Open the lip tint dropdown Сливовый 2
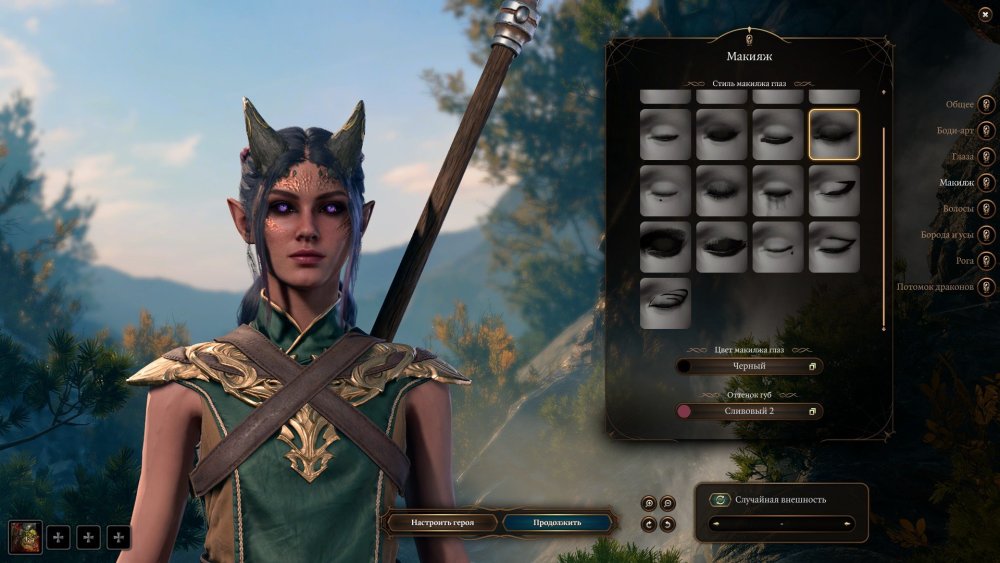Viewport: 1000px width, 563px height. (x=748, y=411)
